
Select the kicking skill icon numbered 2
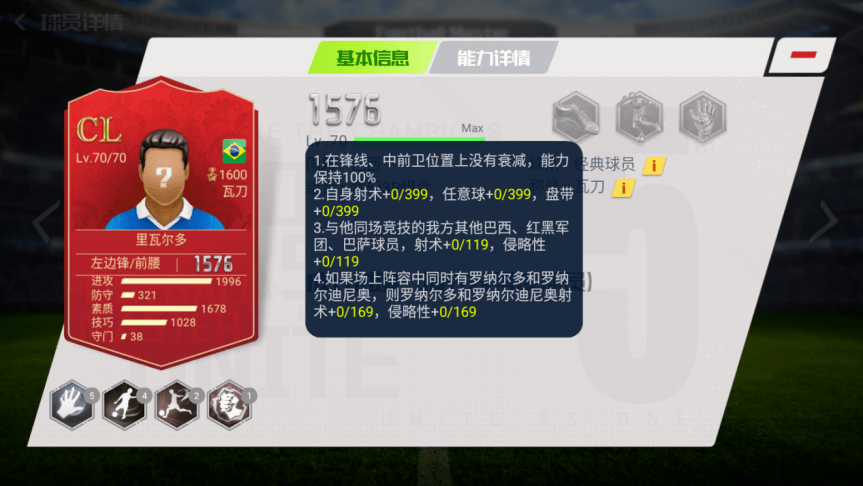[177, 404]
